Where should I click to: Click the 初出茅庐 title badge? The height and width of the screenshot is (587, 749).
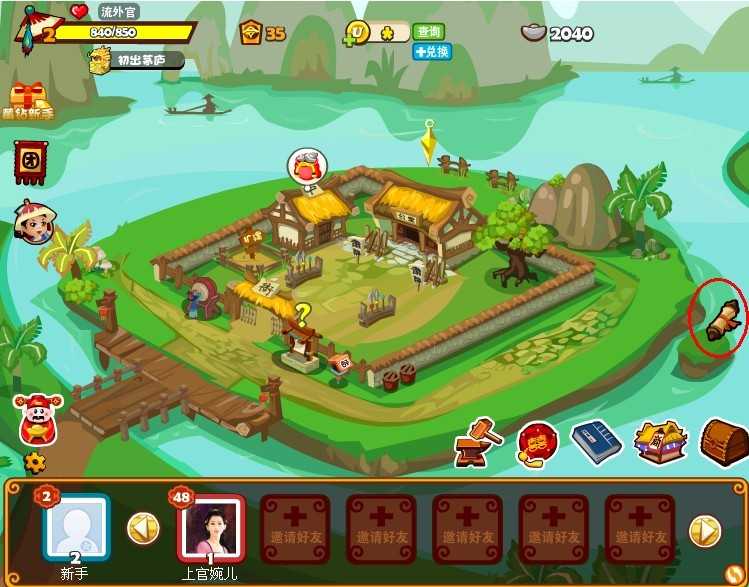(145, 60)
